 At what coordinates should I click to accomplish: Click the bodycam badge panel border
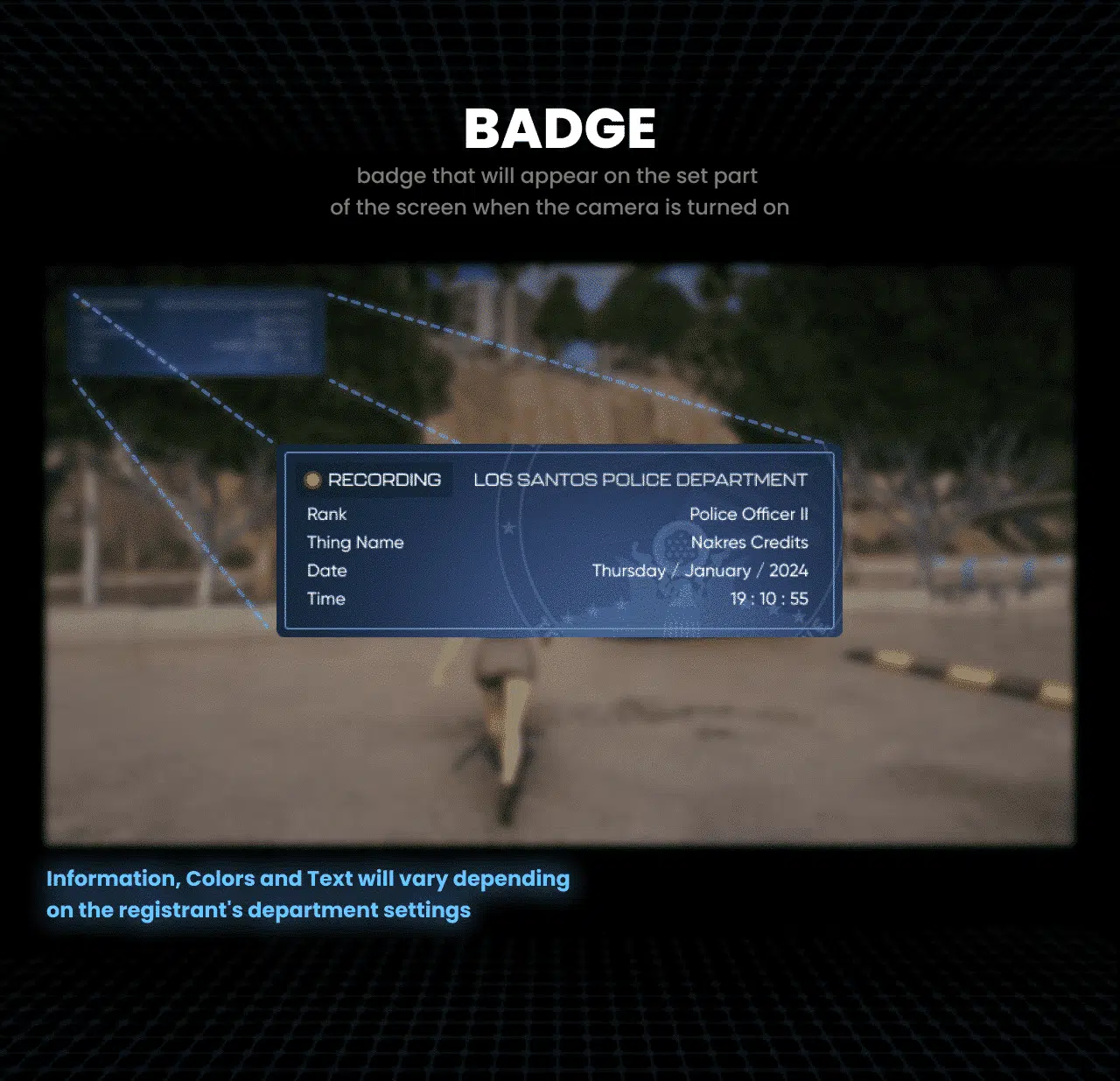click(558, 451)
